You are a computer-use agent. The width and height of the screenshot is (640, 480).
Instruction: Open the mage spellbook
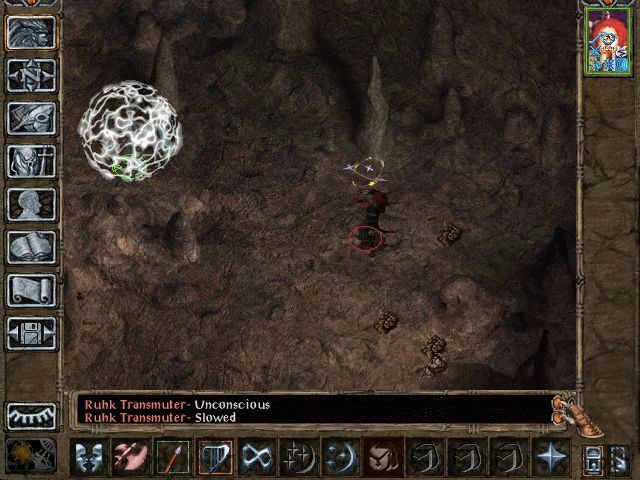(31, 247)
